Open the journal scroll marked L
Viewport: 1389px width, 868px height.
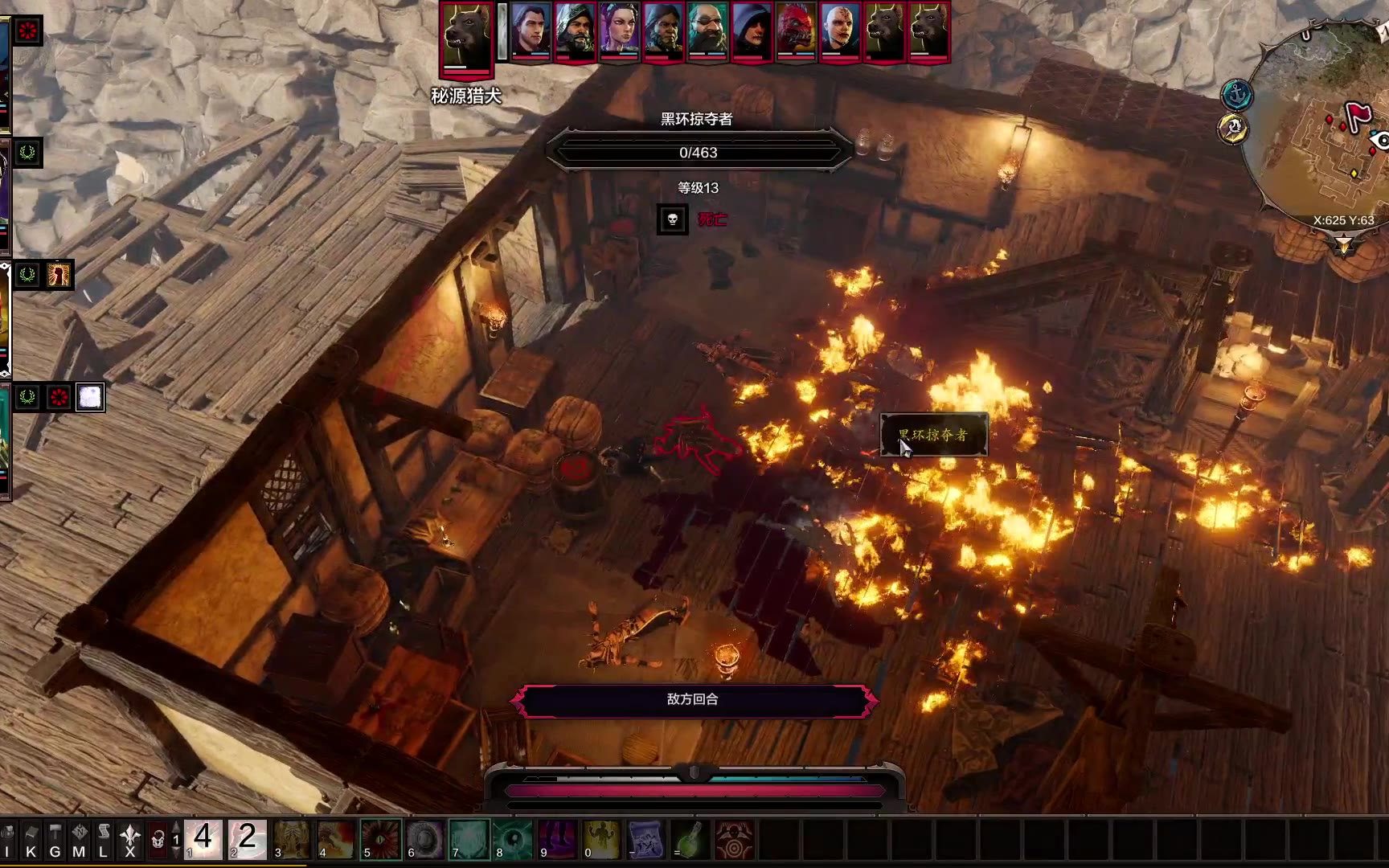pyautogui.click(x=103, y=841)
